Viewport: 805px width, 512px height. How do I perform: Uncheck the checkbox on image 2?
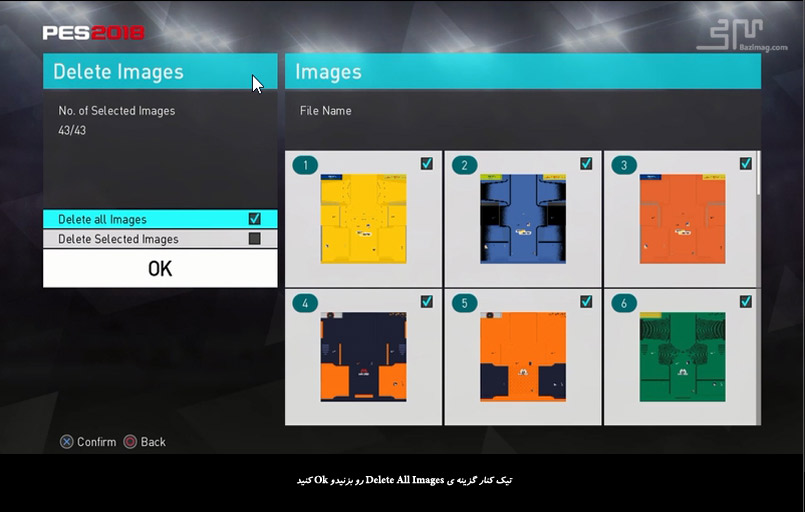pyautogui.click(x=586, y=164)
